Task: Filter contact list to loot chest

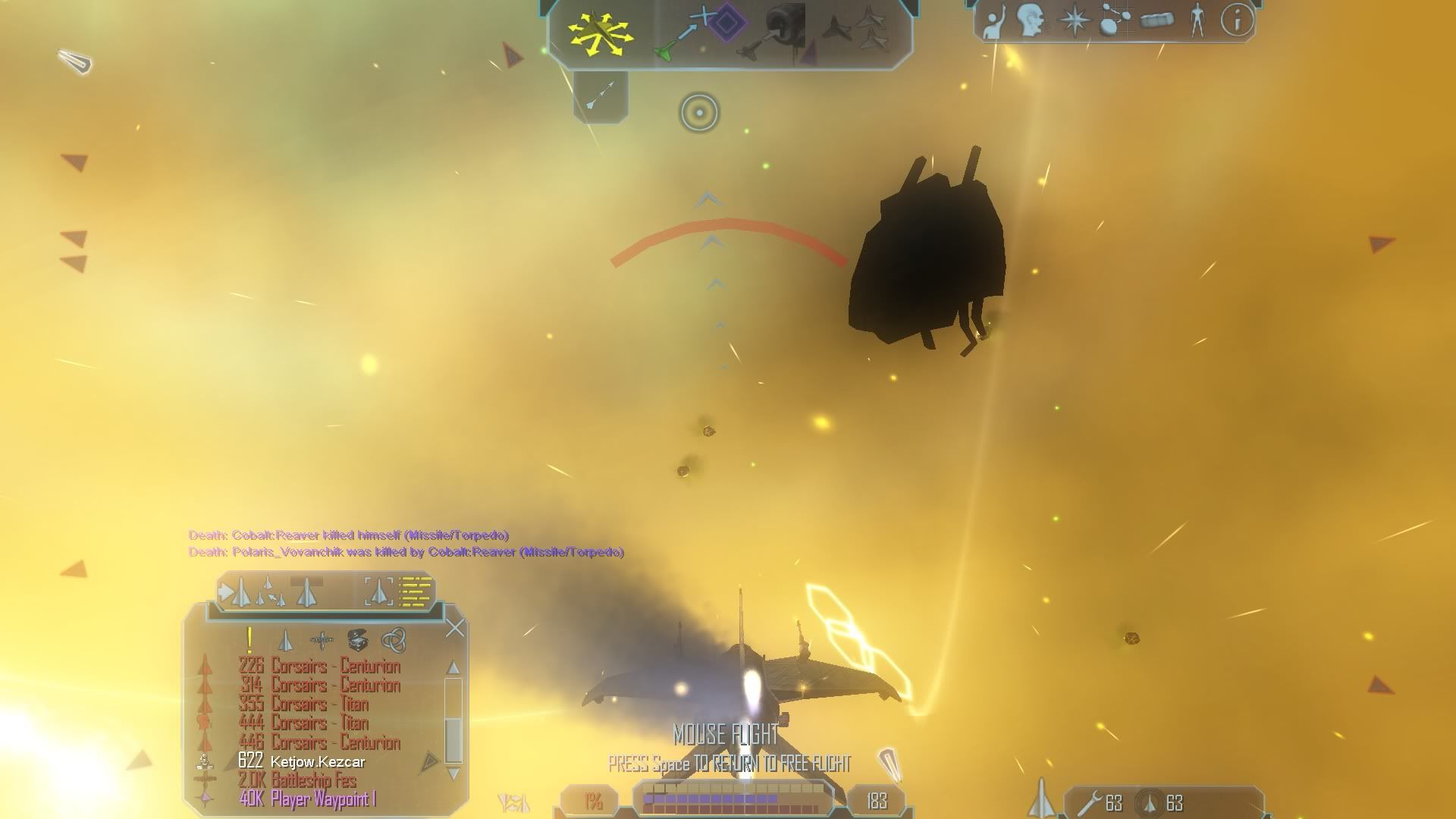Action: pyautogui.click(x=357, y=641)
